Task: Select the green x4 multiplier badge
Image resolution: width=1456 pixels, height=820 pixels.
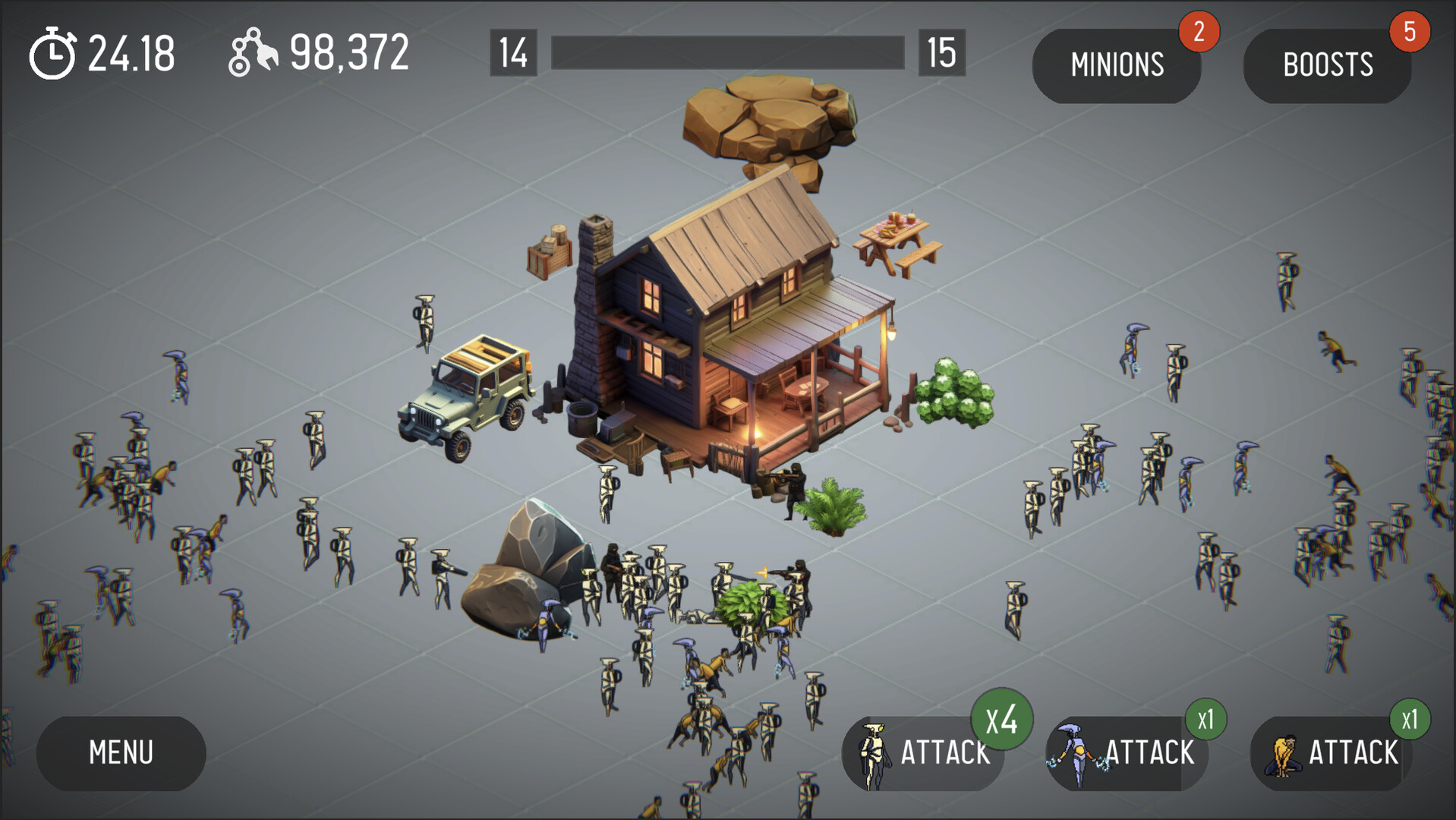Action: click(1001, 722)
